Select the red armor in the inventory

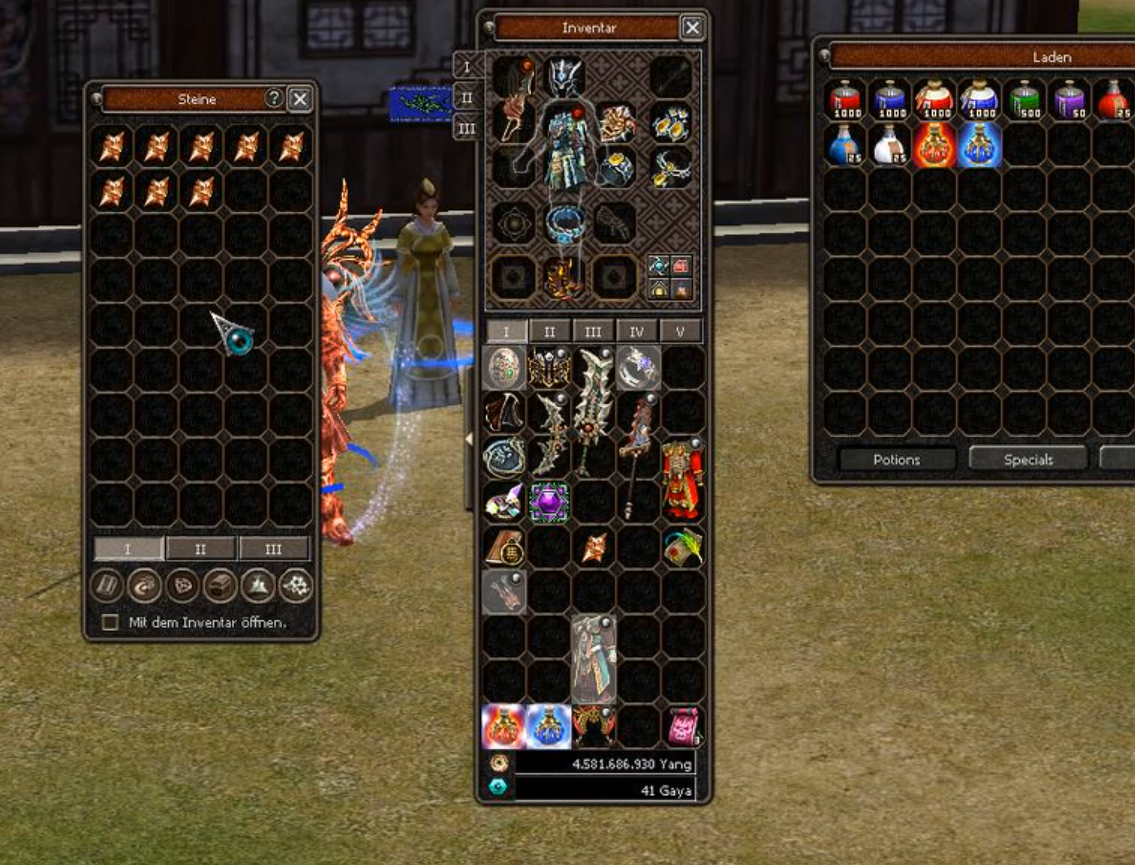pos(682,477)
